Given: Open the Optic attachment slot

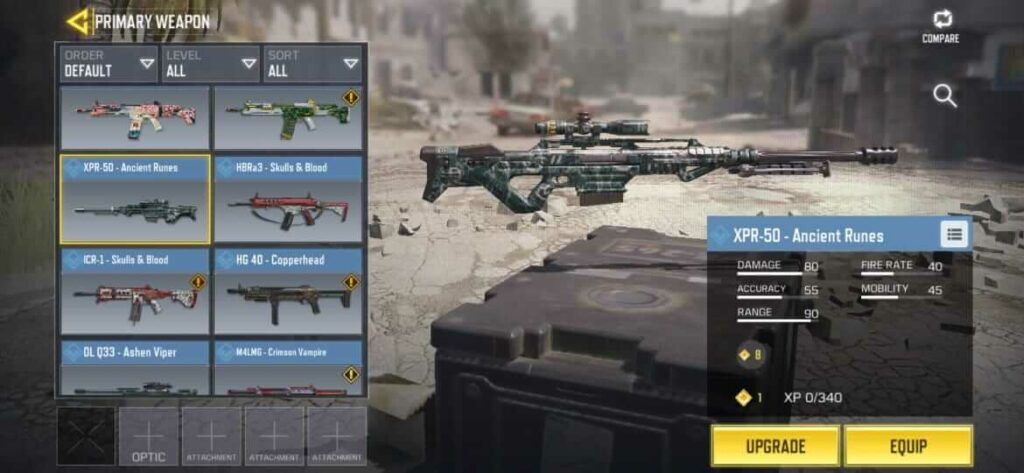Looking at the screenshot, I should point(148,436).
